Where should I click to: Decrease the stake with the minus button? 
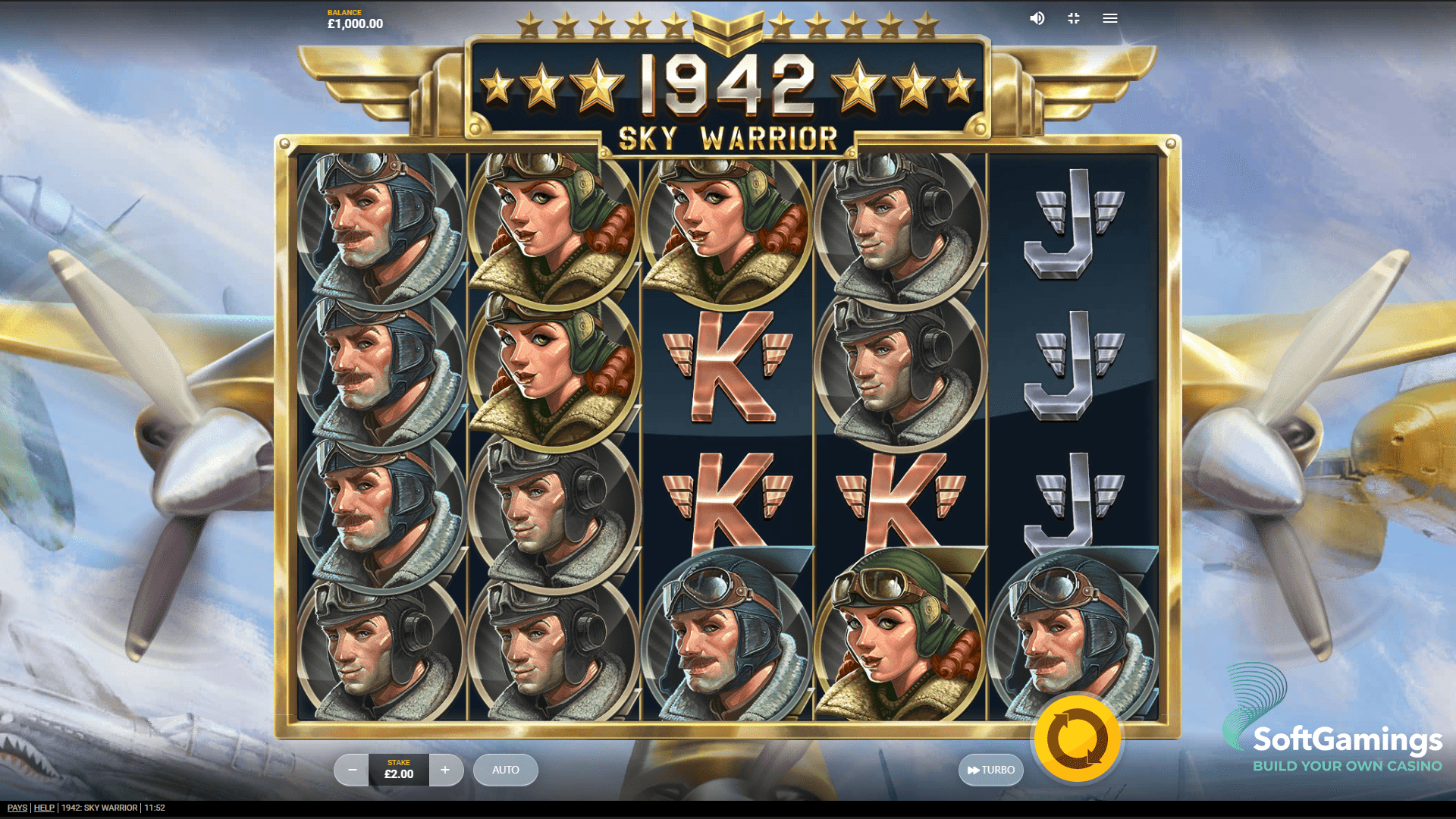point(352,770)
